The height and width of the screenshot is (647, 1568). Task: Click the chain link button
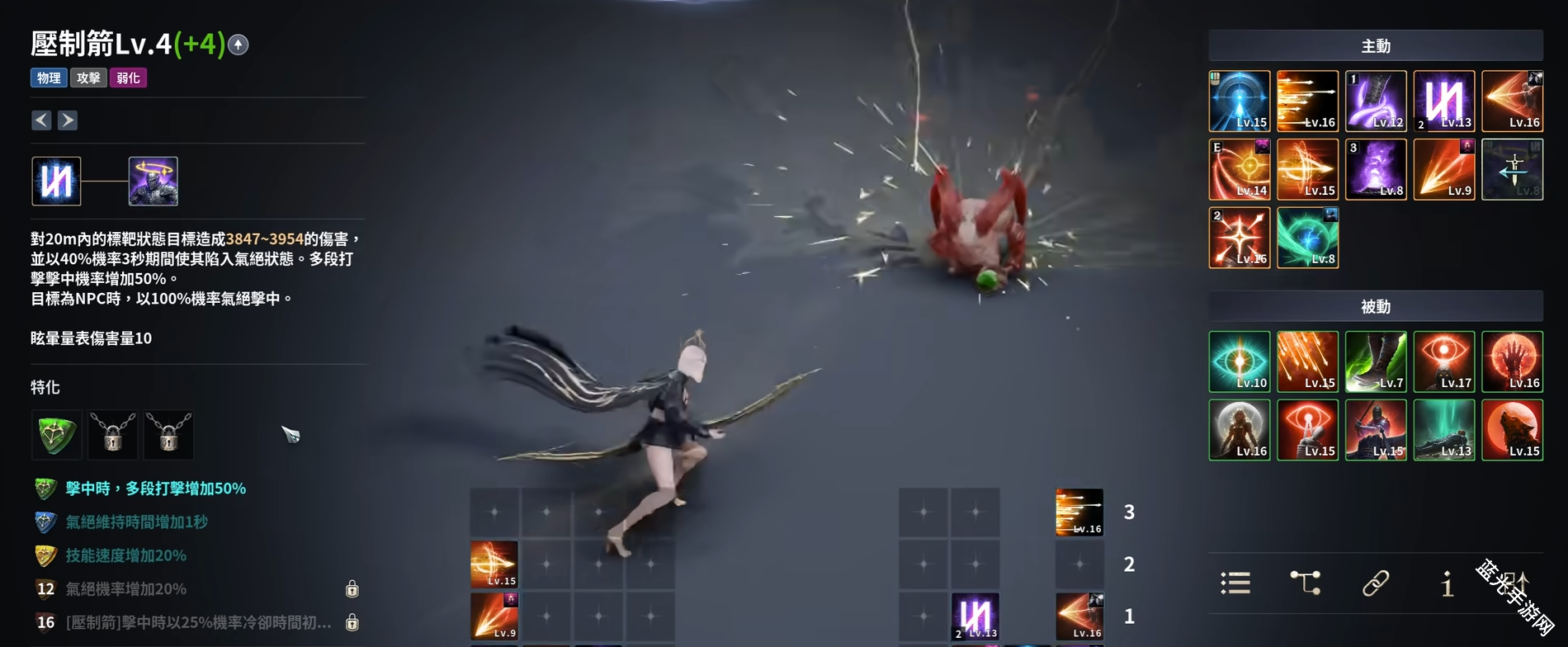point(1375,583)
